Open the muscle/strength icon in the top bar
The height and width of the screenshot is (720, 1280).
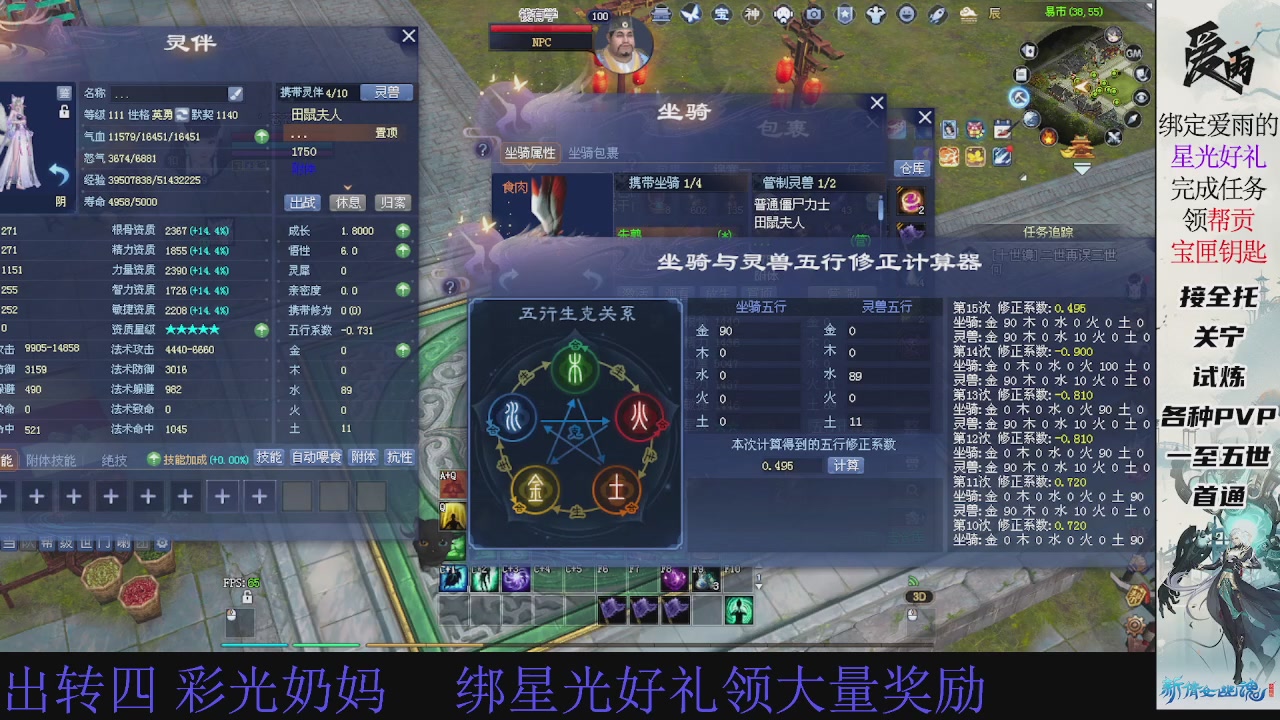click(877, 14)
